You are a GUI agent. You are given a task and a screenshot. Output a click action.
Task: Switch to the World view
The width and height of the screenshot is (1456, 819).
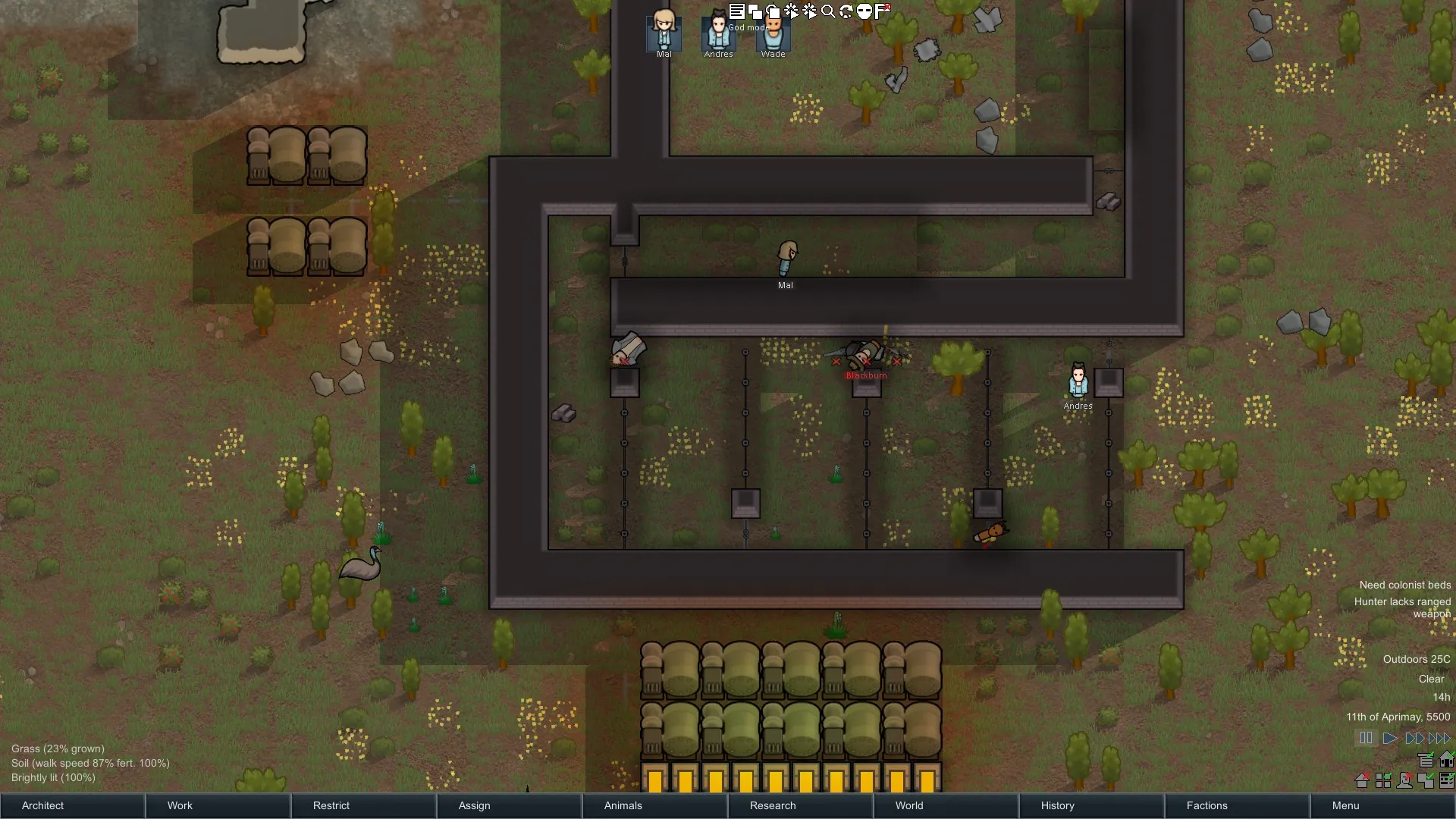coord(946,805)
